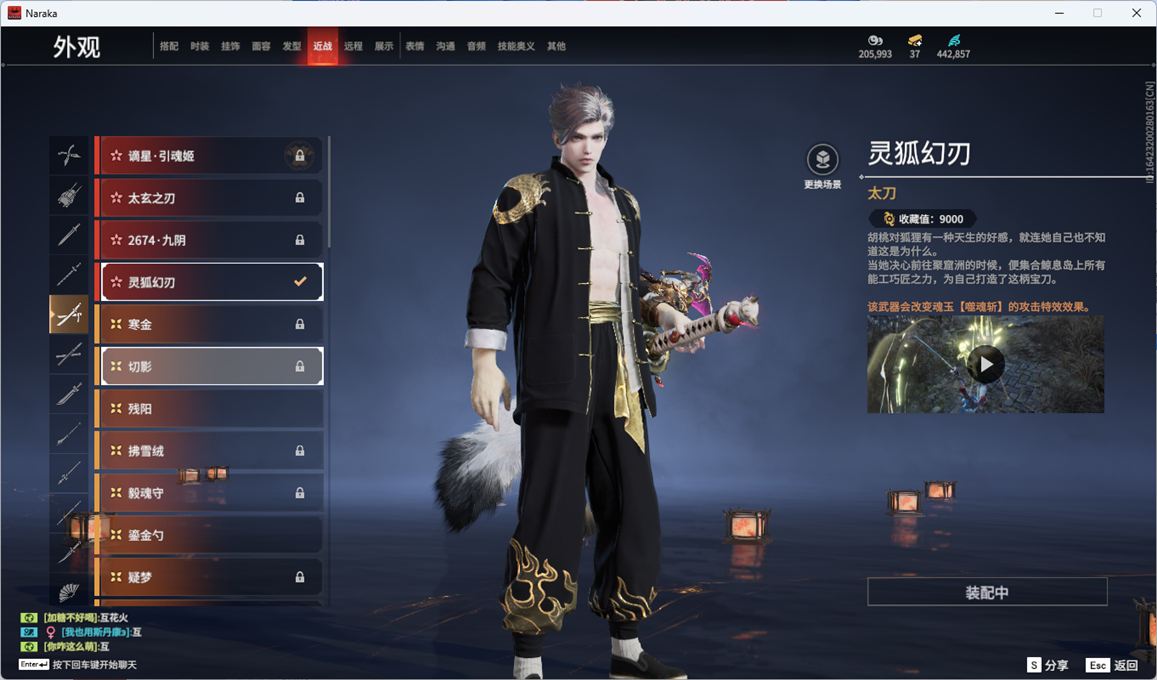Click the 返回 back button
This screenshot has height=680, width=1157.
click(x=1113, y=665)
